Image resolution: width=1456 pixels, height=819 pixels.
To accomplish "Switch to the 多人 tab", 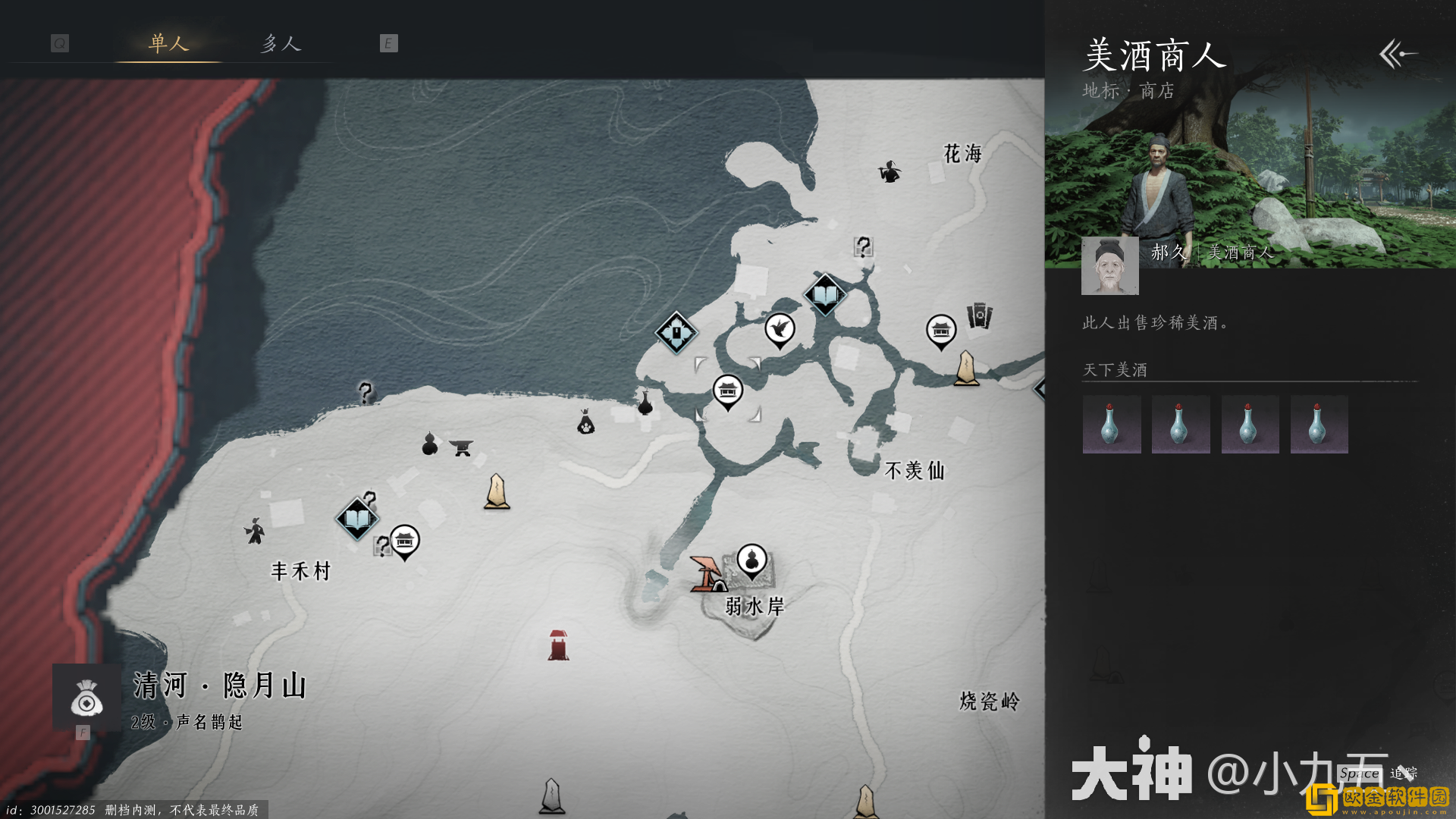I will (x=281, y=43).
